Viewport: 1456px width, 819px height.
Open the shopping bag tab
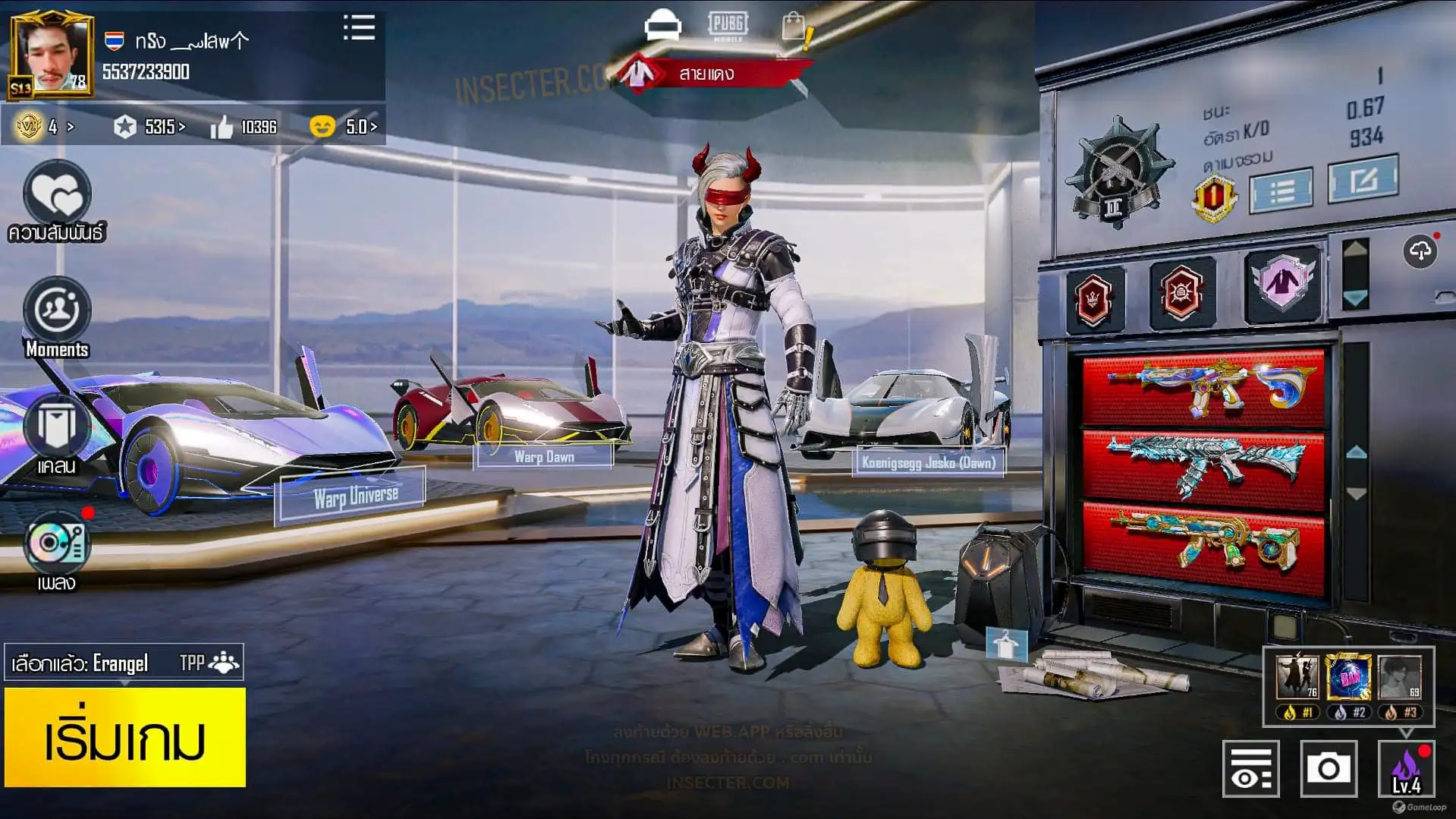coord(794,27)
